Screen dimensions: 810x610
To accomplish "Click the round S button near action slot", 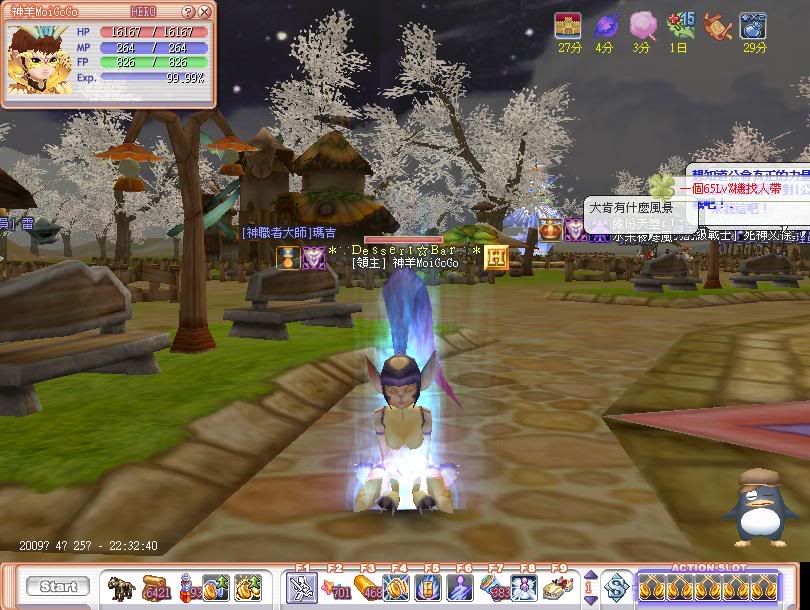I will tap(618, 587).
